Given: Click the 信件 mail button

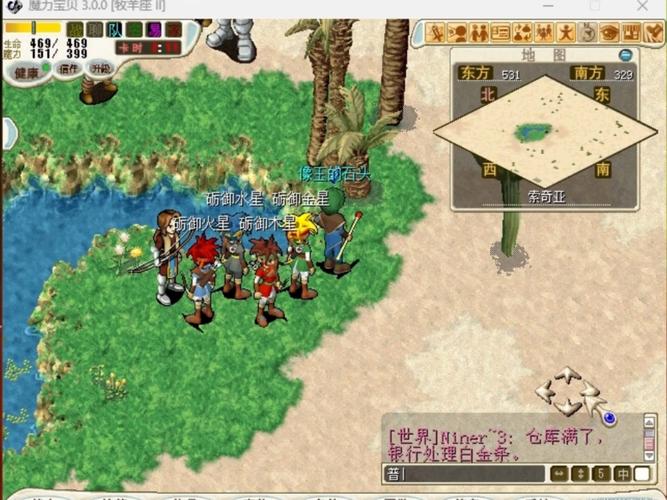Looking at the screenshot, I should pos(69,69).
